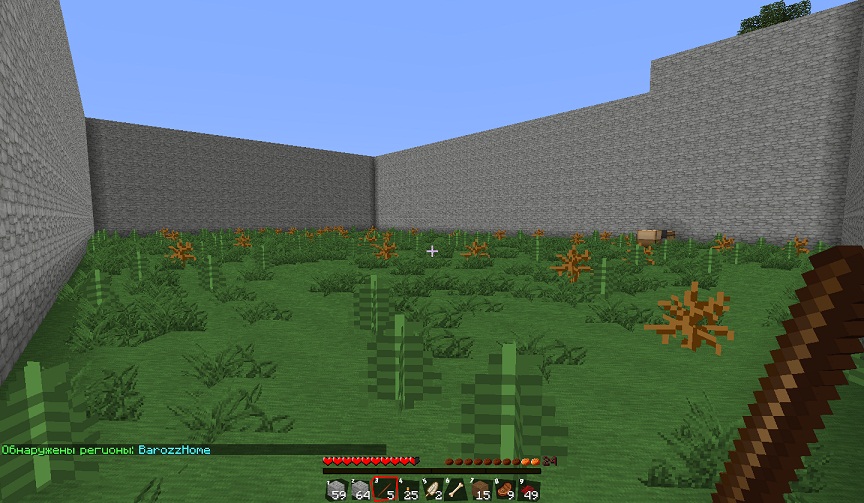Choose the stick slot in the hotbar
This screenshot has width=864, height=503.
(384, 490)
